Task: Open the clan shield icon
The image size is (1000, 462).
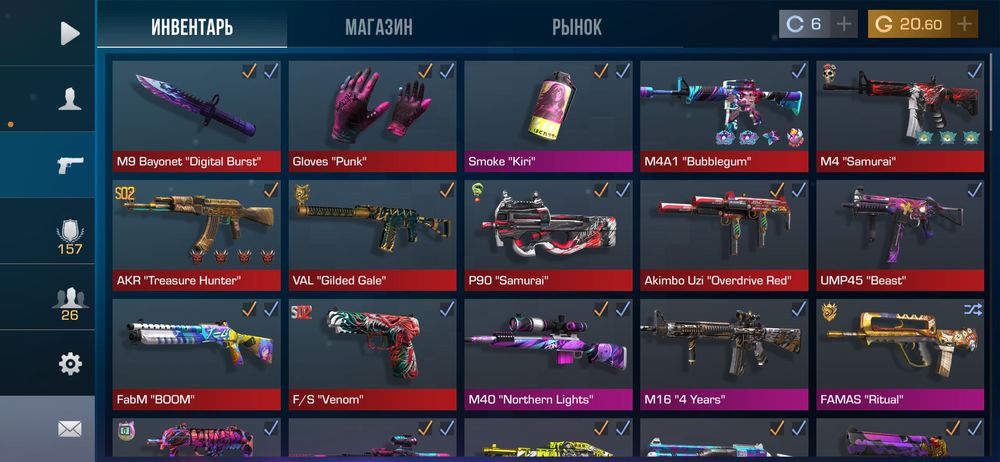Action: 69,232
